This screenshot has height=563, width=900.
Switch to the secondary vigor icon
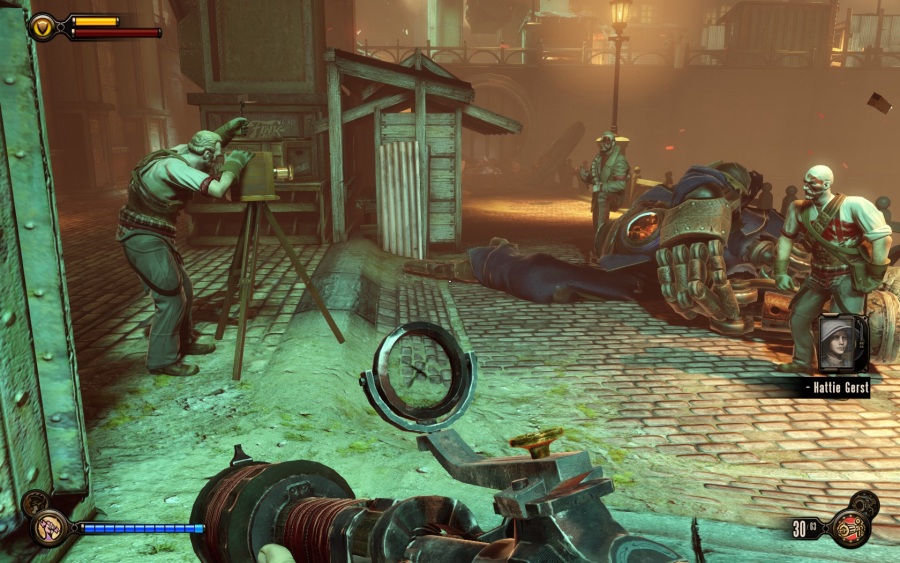(34, 503)
